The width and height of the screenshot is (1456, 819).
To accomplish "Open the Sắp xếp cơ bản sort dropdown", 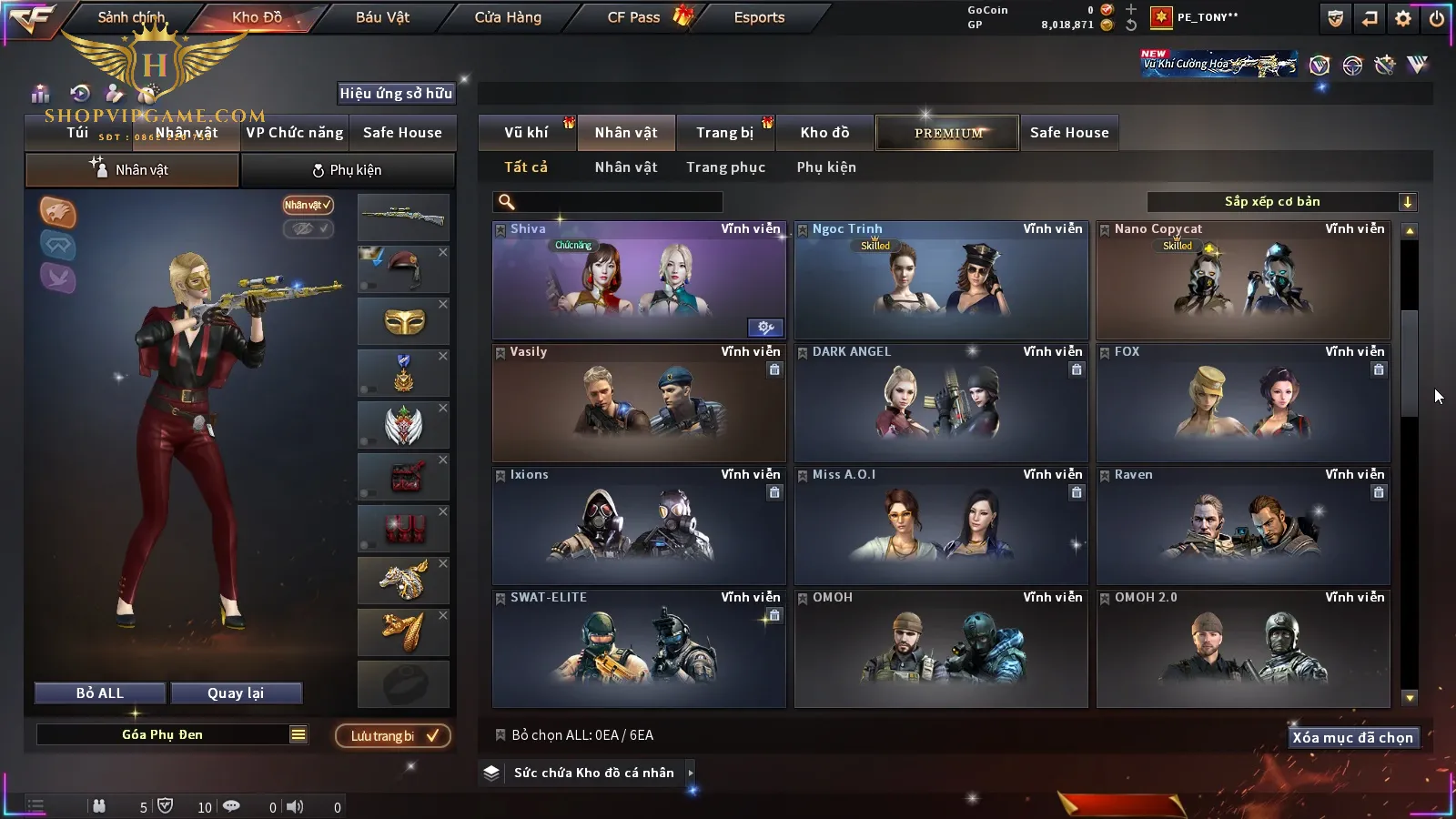I will pos(1281,202).
